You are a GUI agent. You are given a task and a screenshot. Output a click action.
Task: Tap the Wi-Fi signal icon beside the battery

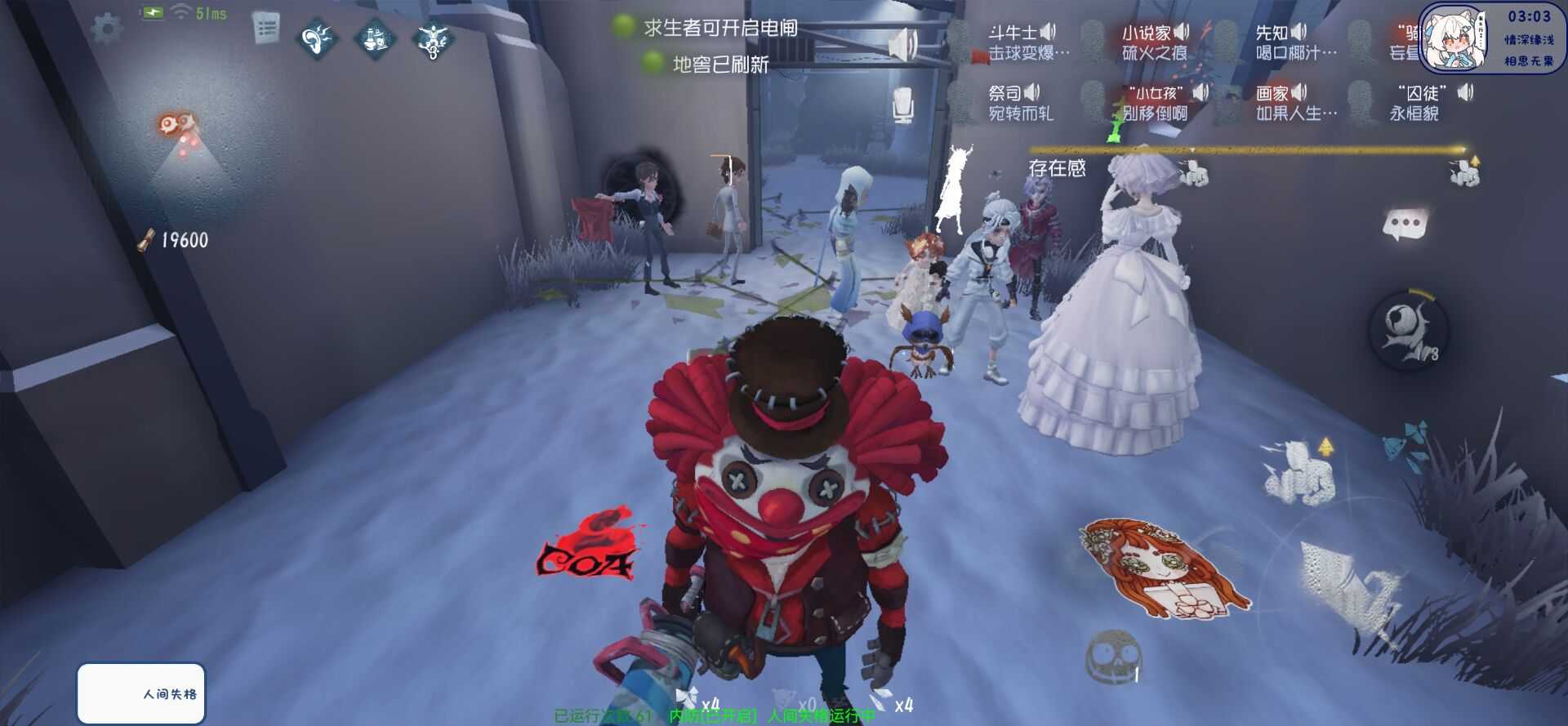click(x=180, y=11)
